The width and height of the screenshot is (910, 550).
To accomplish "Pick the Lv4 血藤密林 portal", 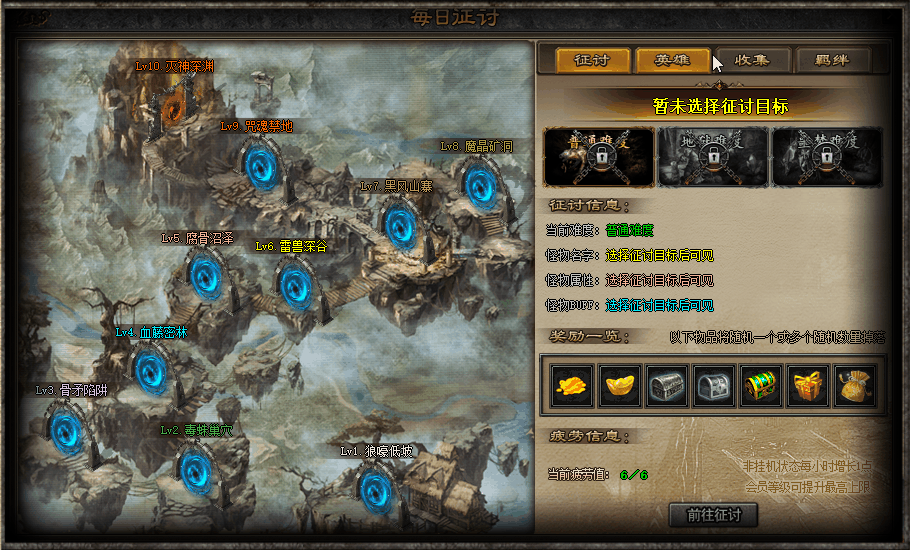I will (151, 371).
